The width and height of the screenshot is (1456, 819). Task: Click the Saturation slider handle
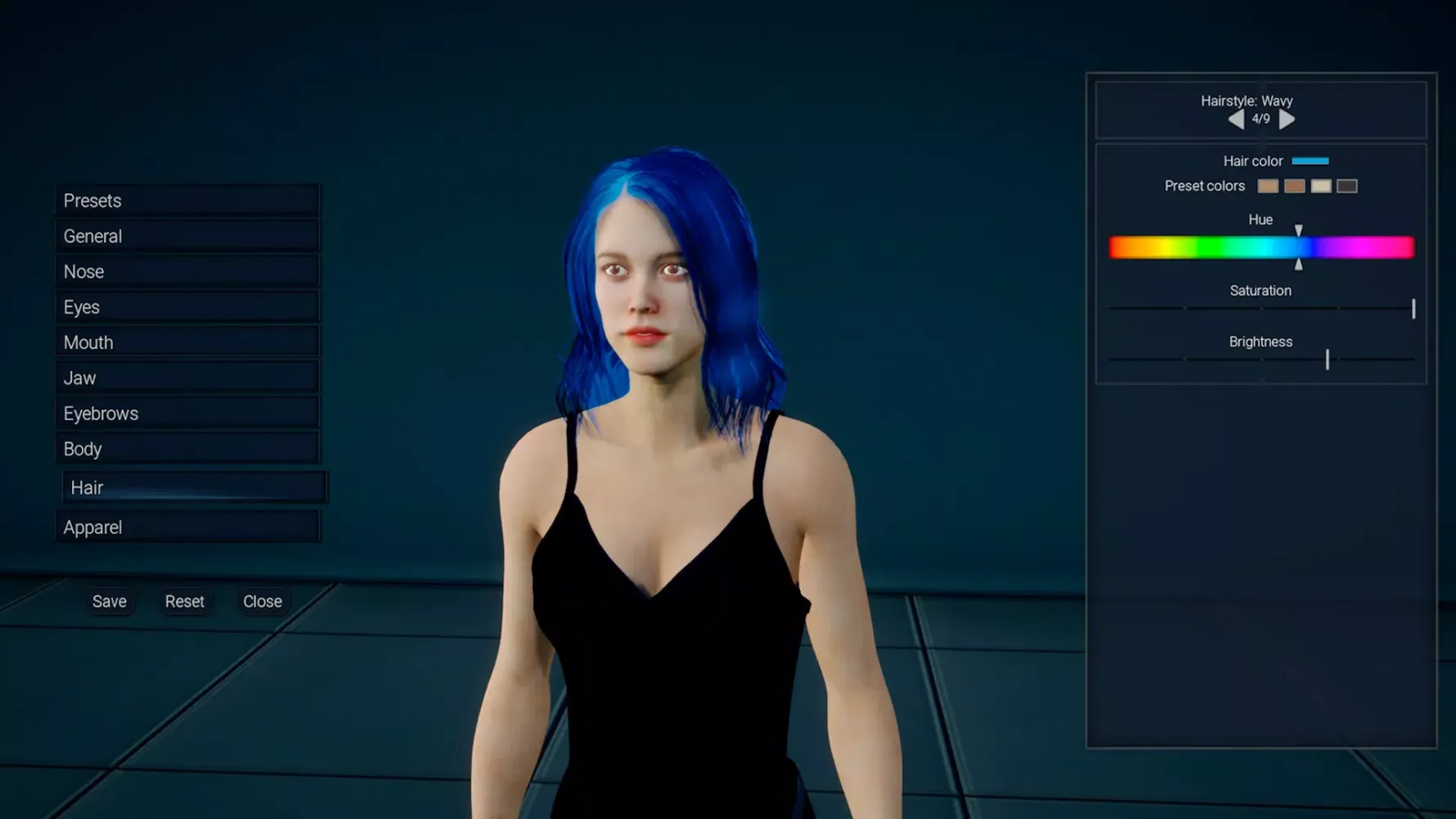[x=1413, y=309]
